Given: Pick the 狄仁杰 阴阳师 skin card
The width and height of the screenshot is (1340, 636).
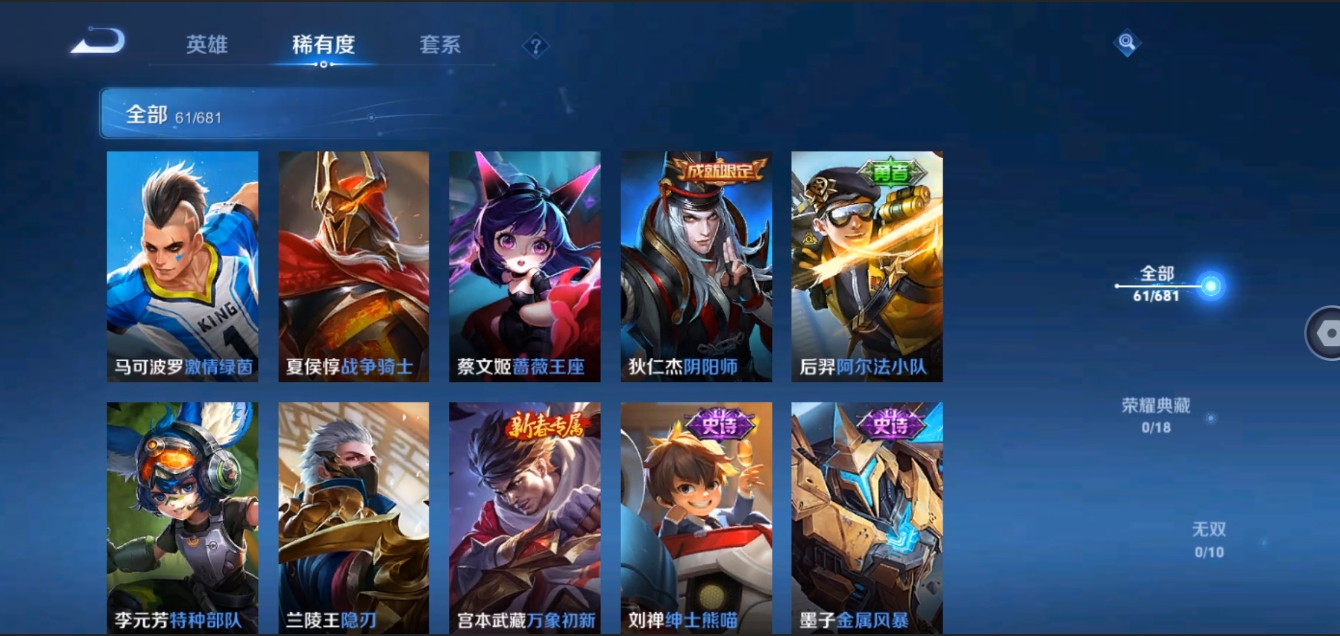Looking at the screenshot, I should click(696, 266).
